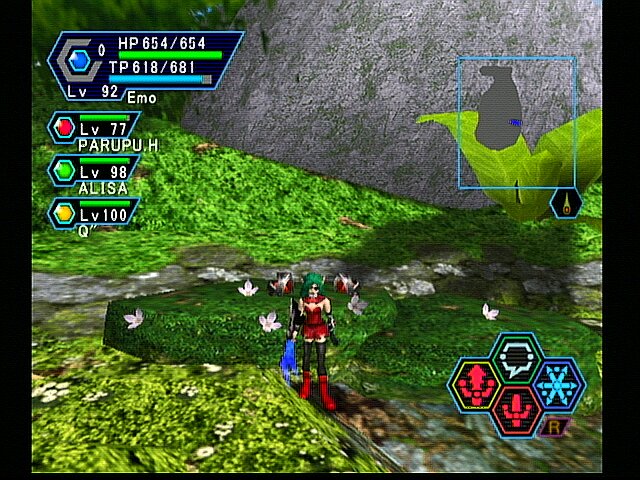Click the area minimap
Screen dimensions: 640x480
pos(516,122)
